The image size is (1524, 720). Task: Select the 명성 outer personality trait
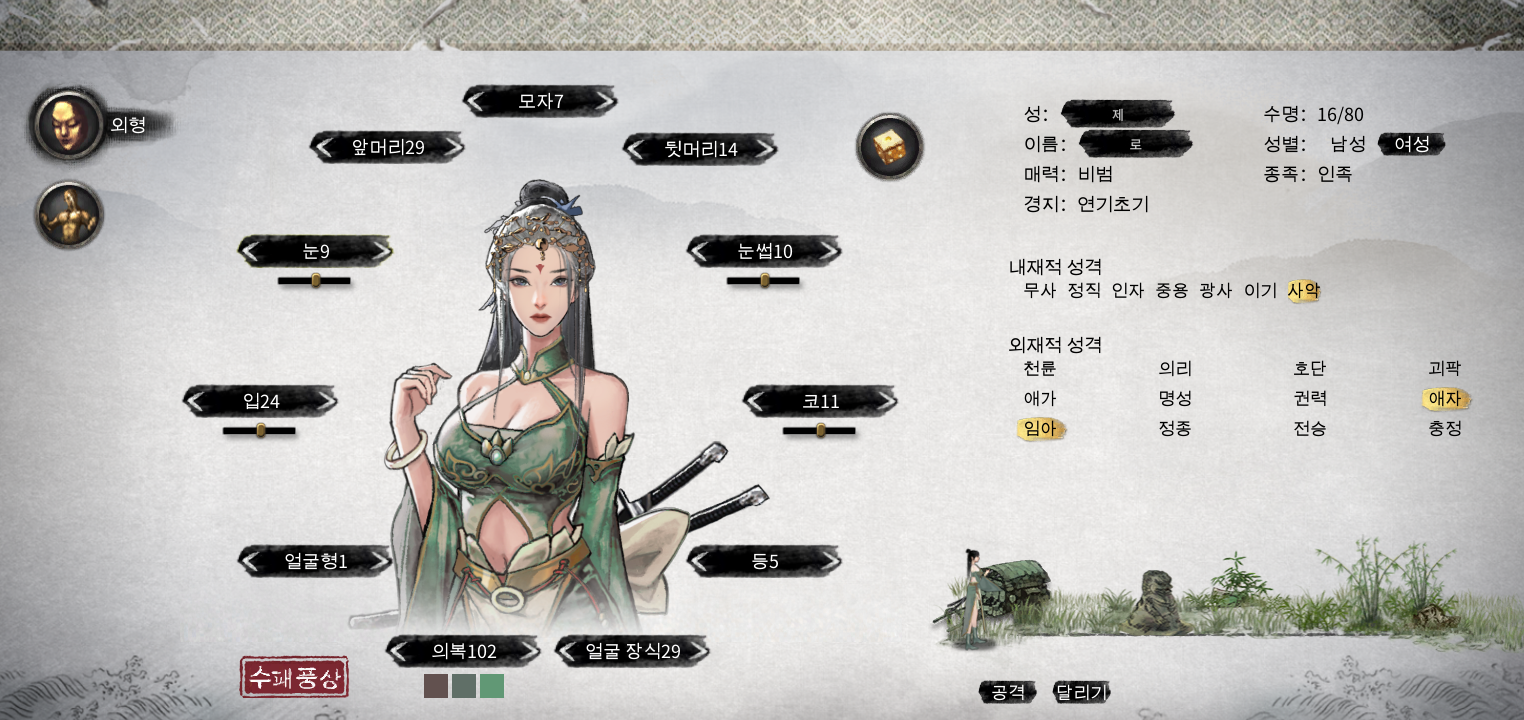1174,399
